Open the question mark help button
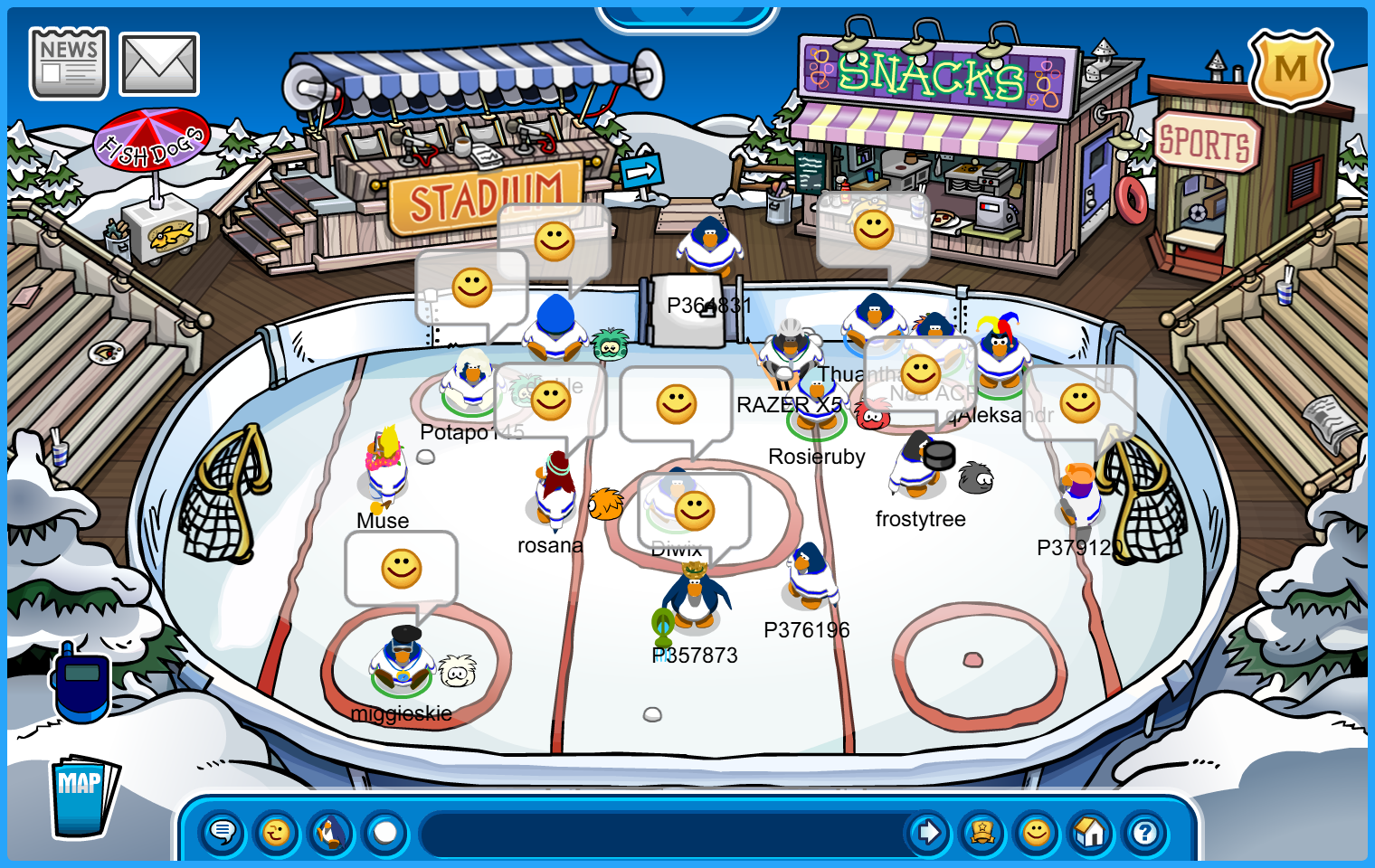Image resolution: width=1375 pixels, height=868 pixels. (x=1145, y=832)
